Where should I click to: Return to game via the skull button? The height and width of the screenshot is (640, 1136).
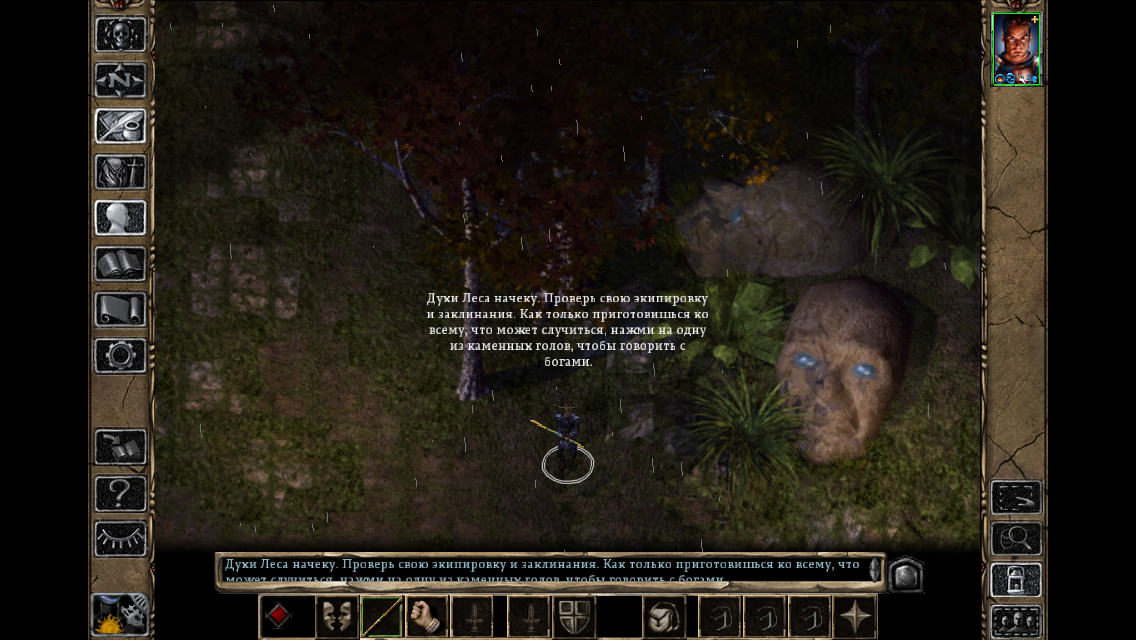tap(121, 35)
